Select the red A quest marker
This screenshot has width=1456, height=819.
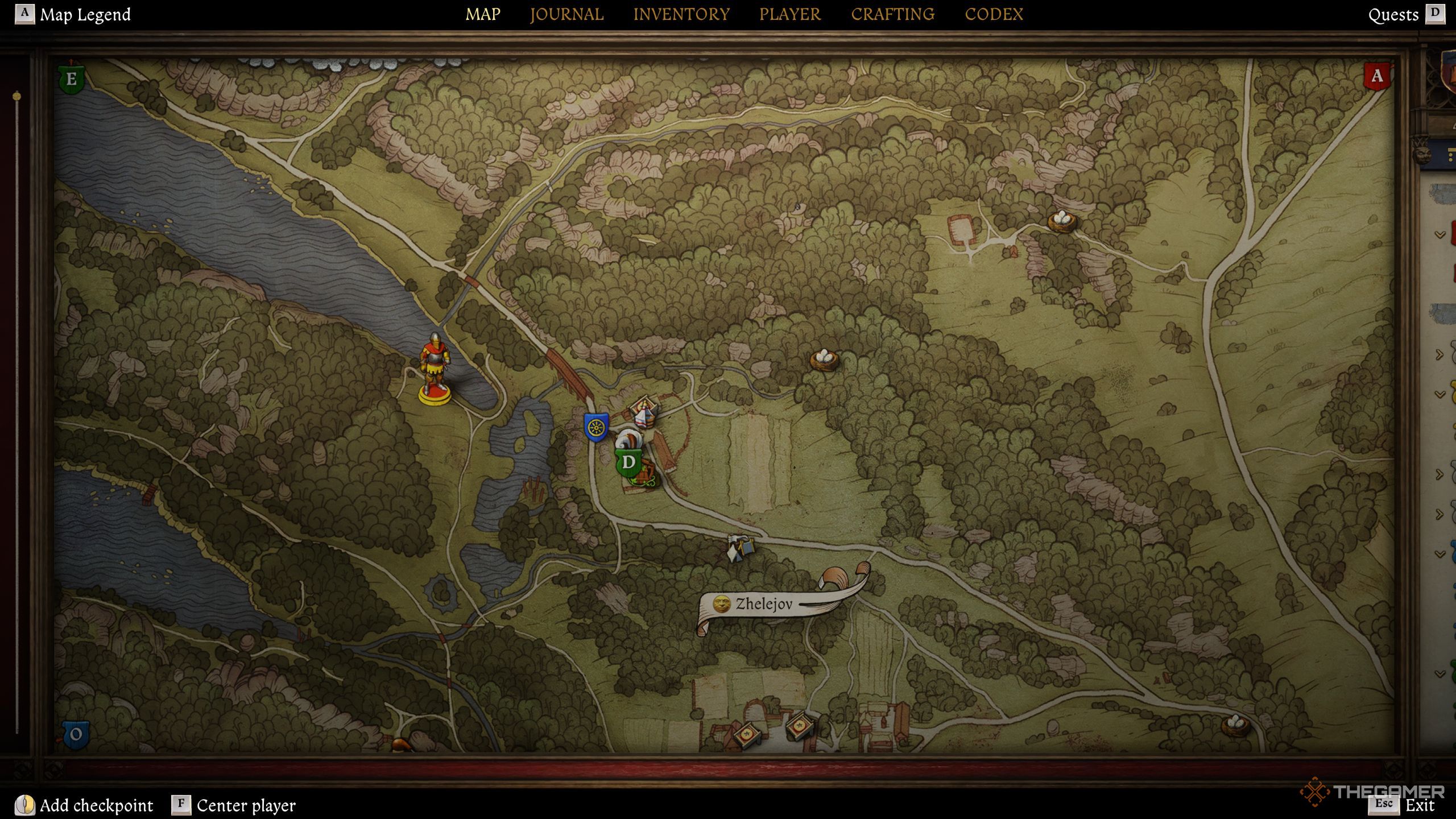[1376, 76]
